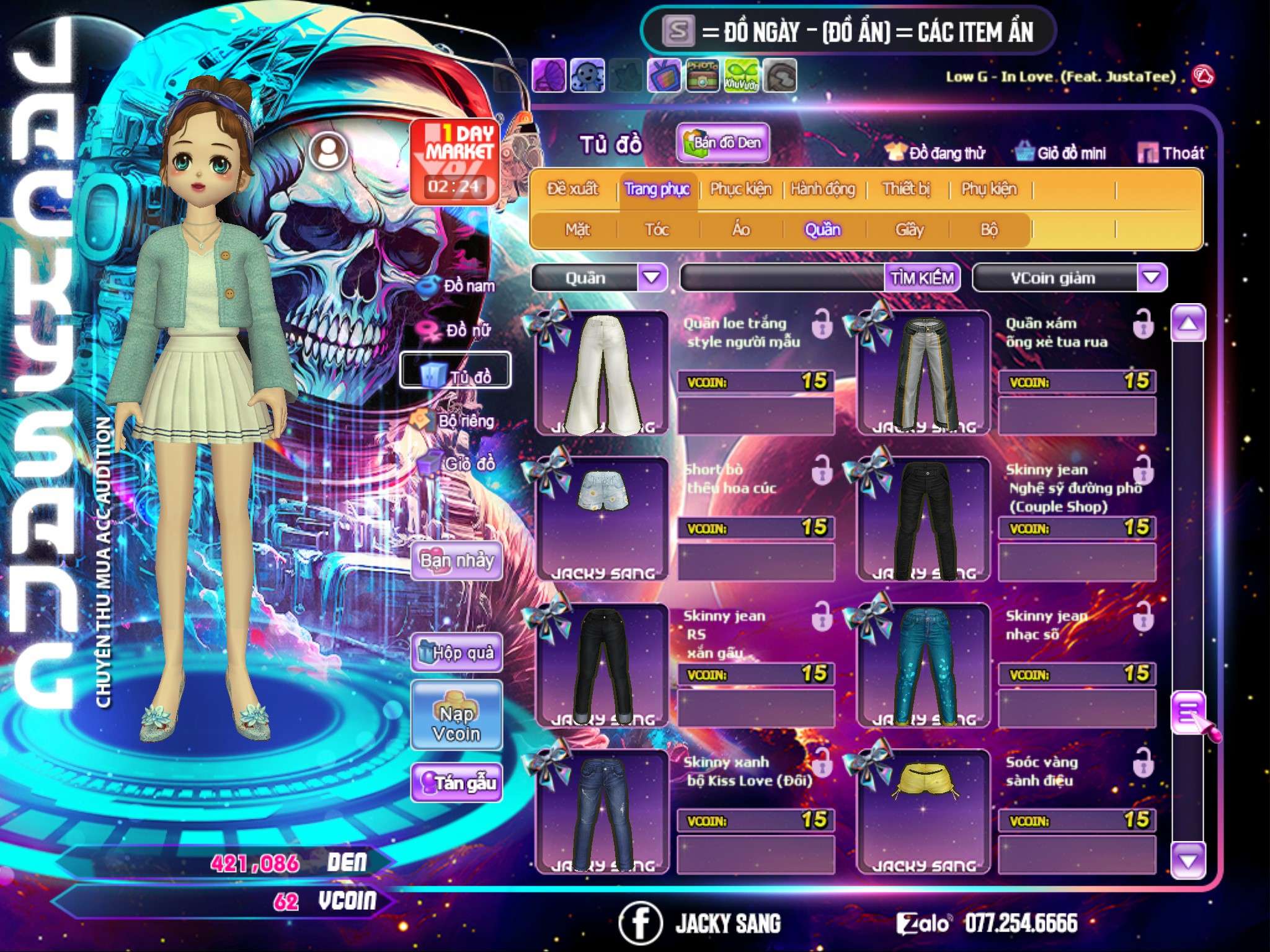Choose the Tóc subcategory
The image size is (1270, 952).
click(657, 230)
